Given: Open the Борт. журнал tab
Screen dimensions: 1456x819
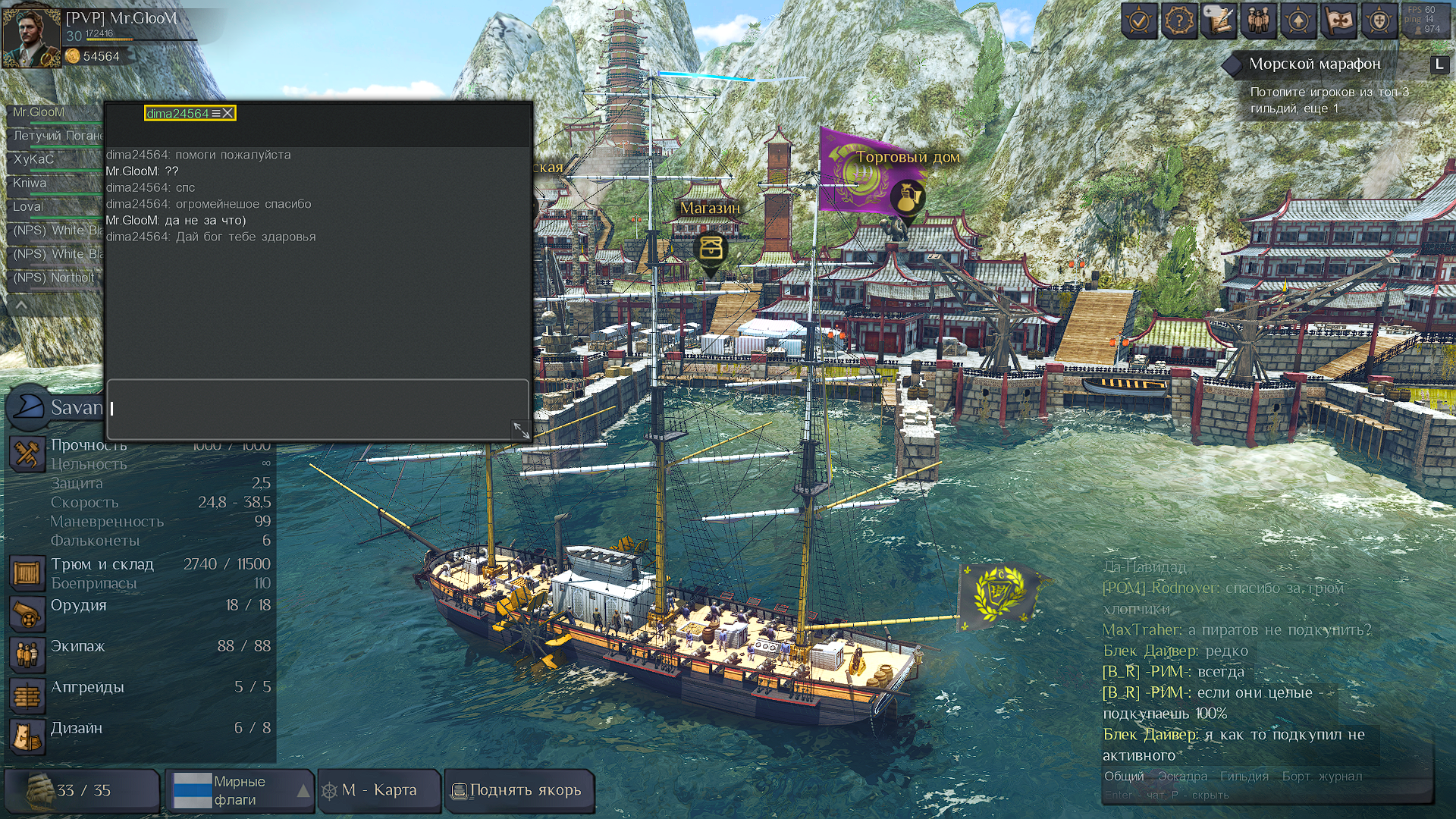Looking at the screenshot, I should coord(1322,777).
